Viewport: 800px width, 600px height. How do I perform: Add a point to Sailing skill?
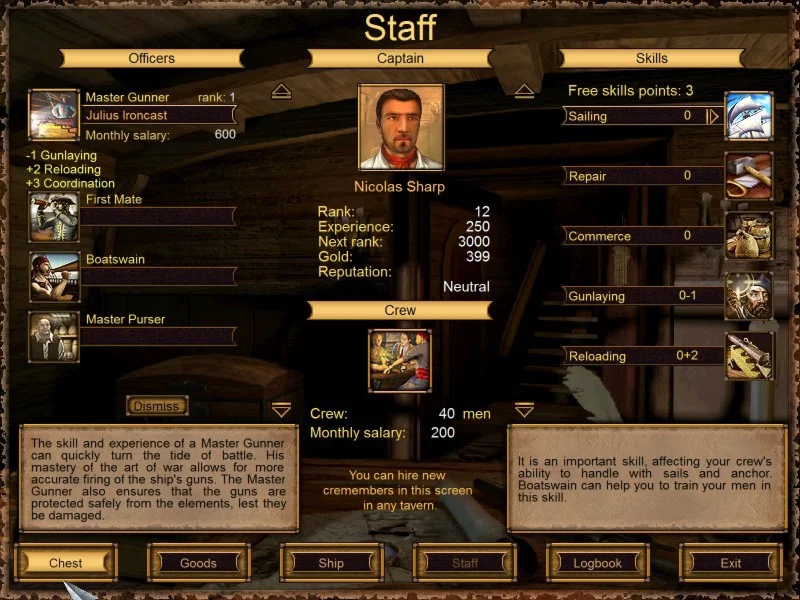[713, 116]
